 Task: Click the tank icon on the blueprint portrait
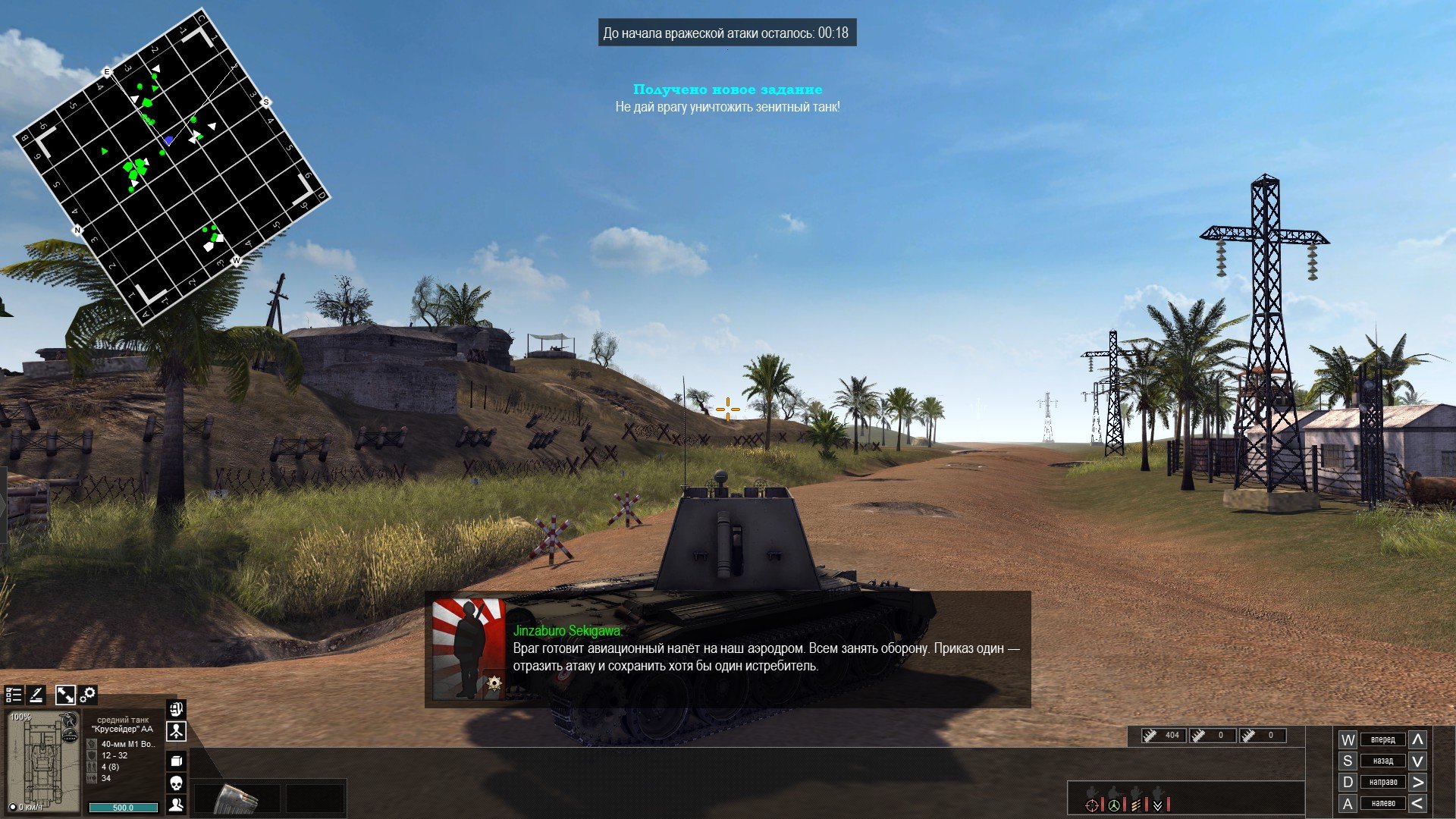point(71,735)
